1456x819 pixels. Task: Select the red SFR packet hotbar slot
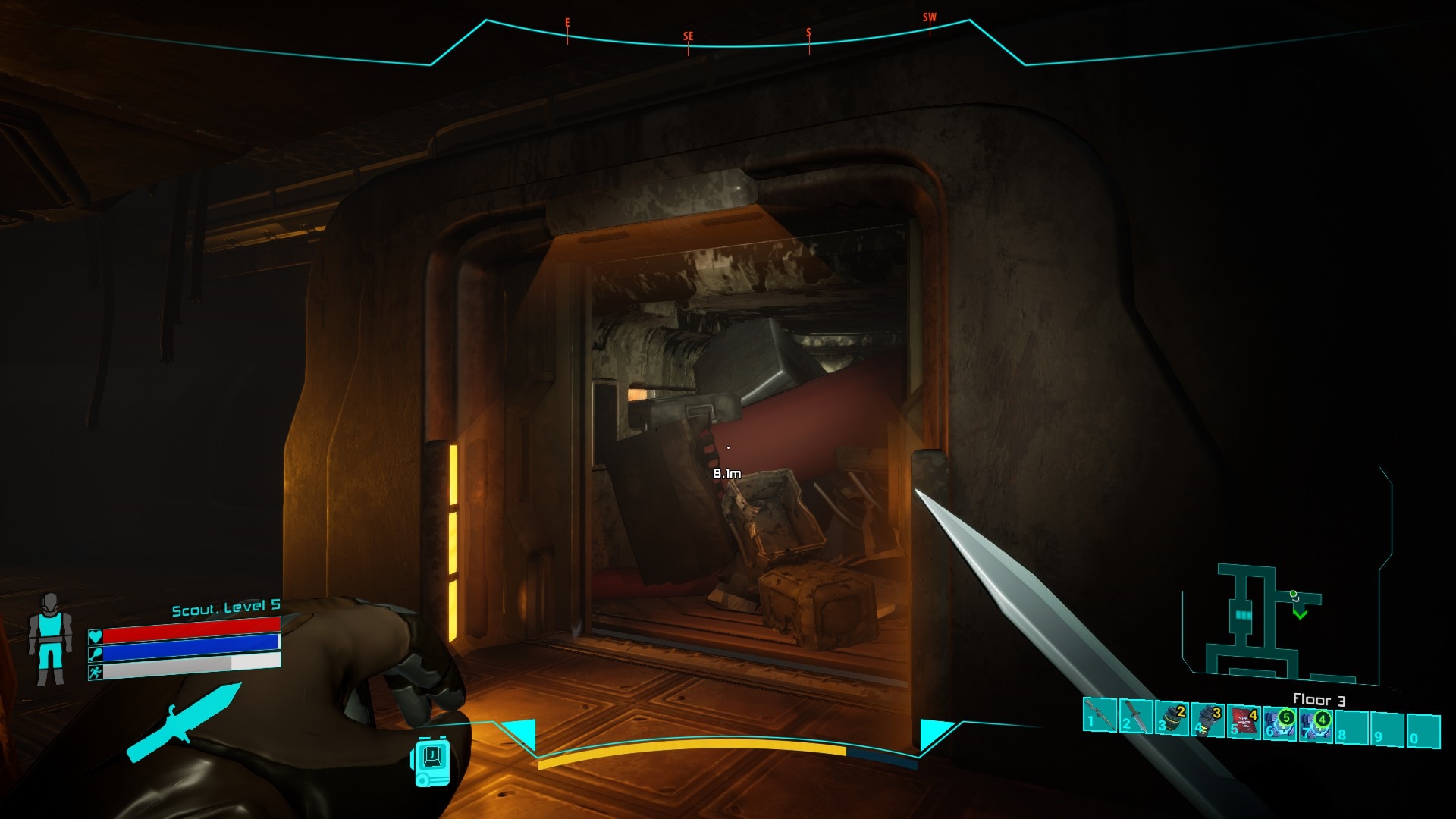click(x=1244, y=723)
